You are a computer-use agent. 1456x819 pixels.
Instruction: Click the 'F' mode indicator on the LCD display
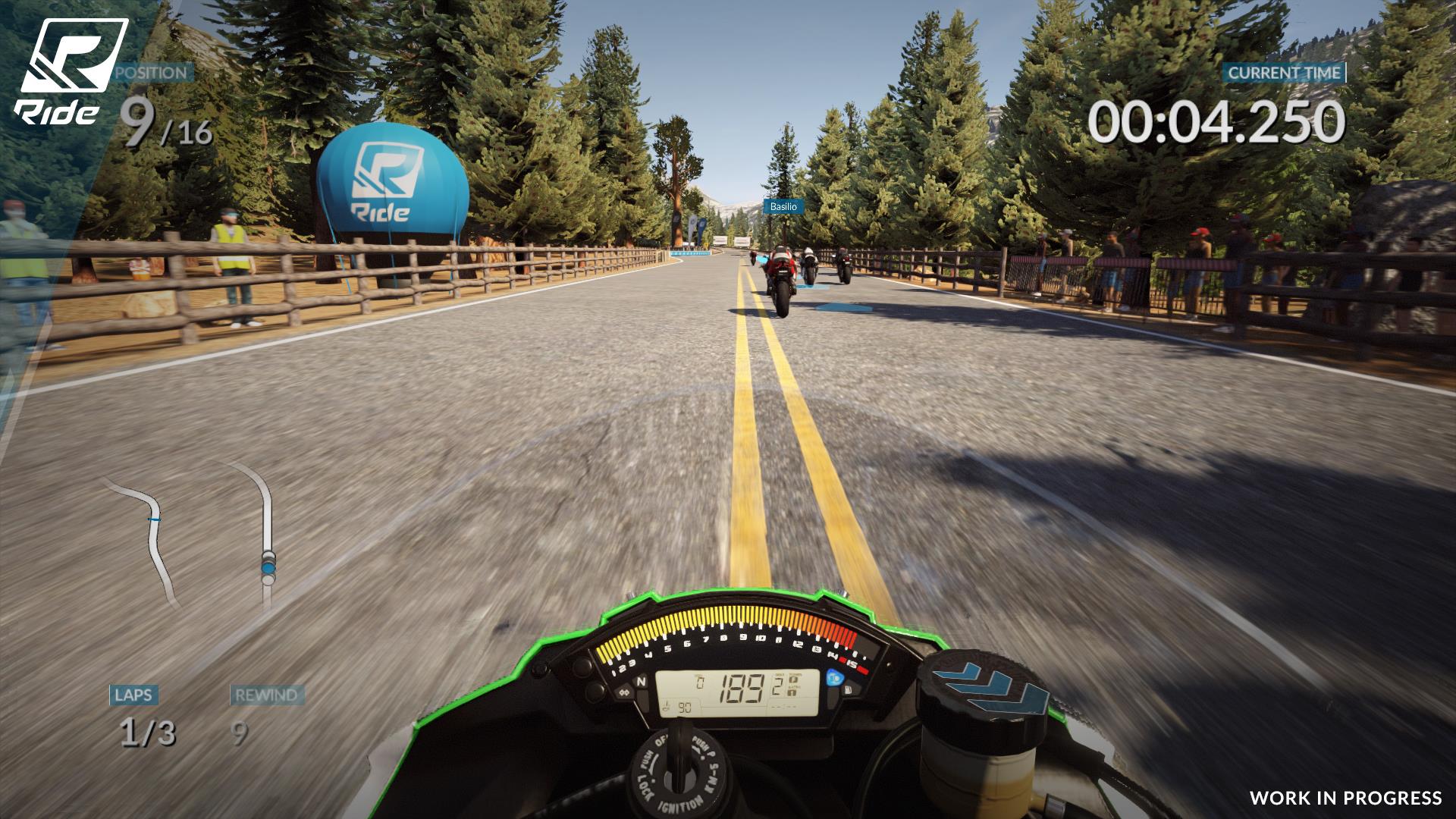[x=792, y=680]
